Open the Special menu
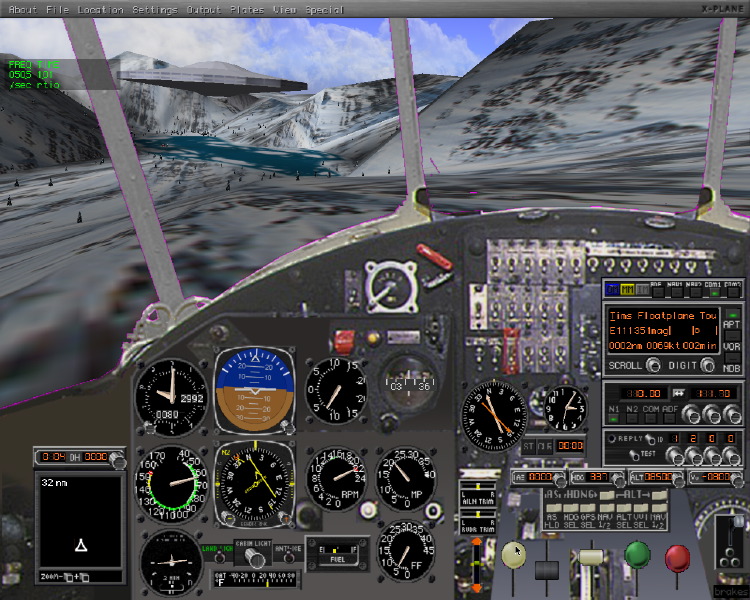The width and height of the screenshot is (750, 600). point(325,9)
